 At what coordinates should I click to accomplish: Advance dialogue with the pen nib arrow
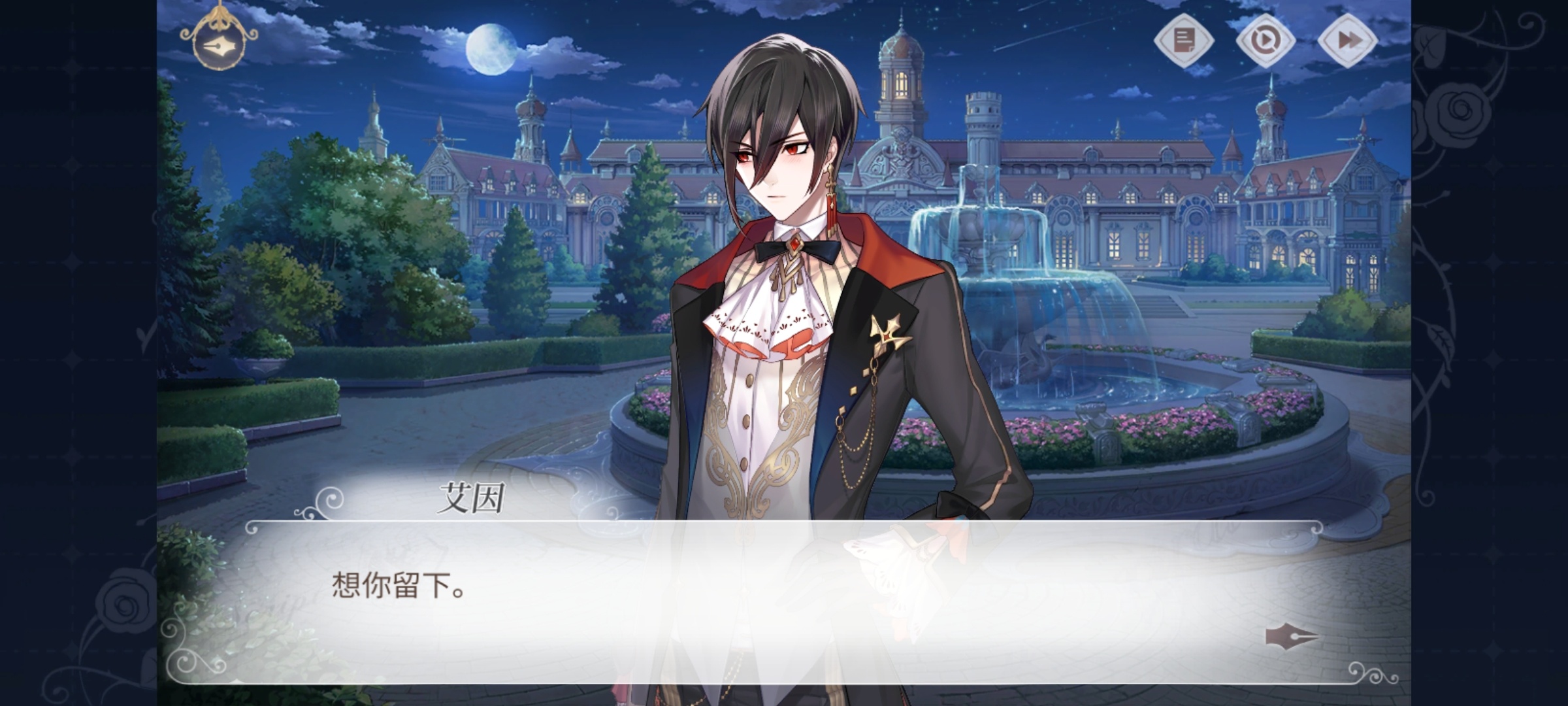click(x=1290, y=637)
